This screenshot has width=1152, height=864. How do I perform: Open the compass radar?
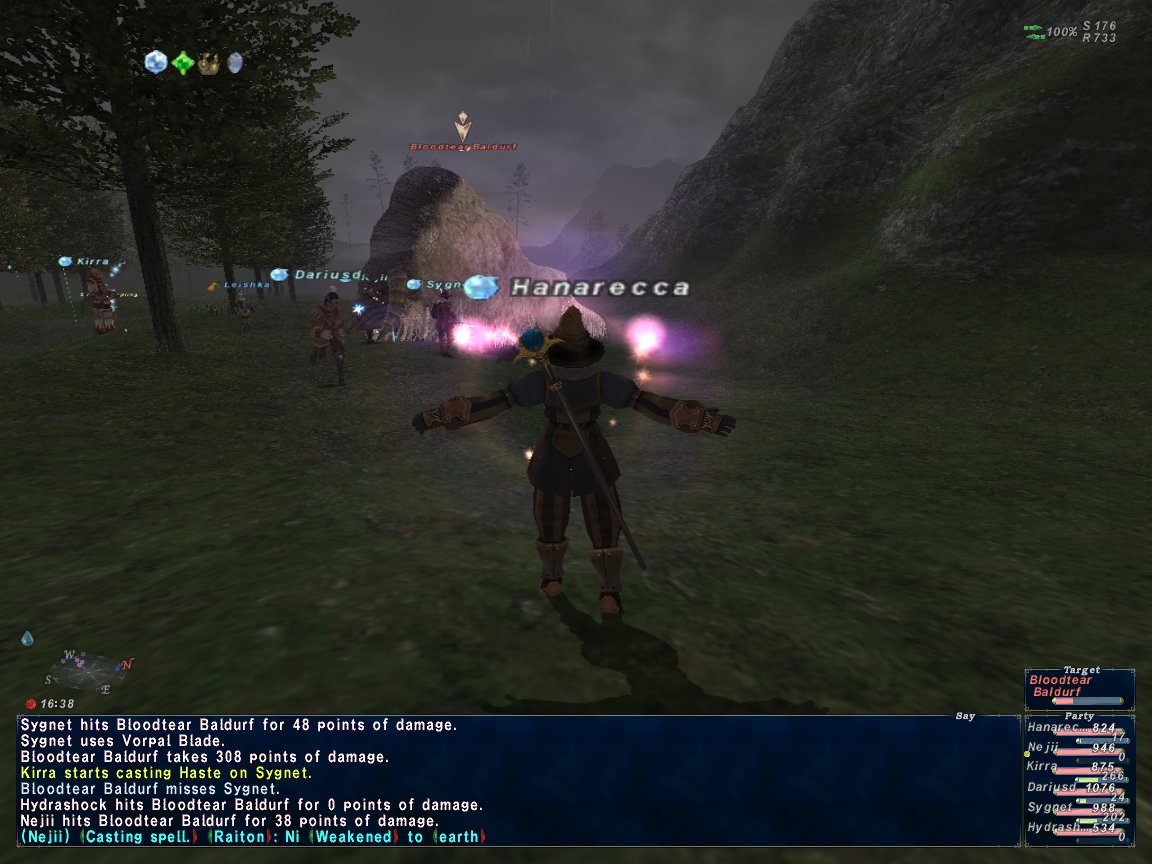click(x=87, y=673)
